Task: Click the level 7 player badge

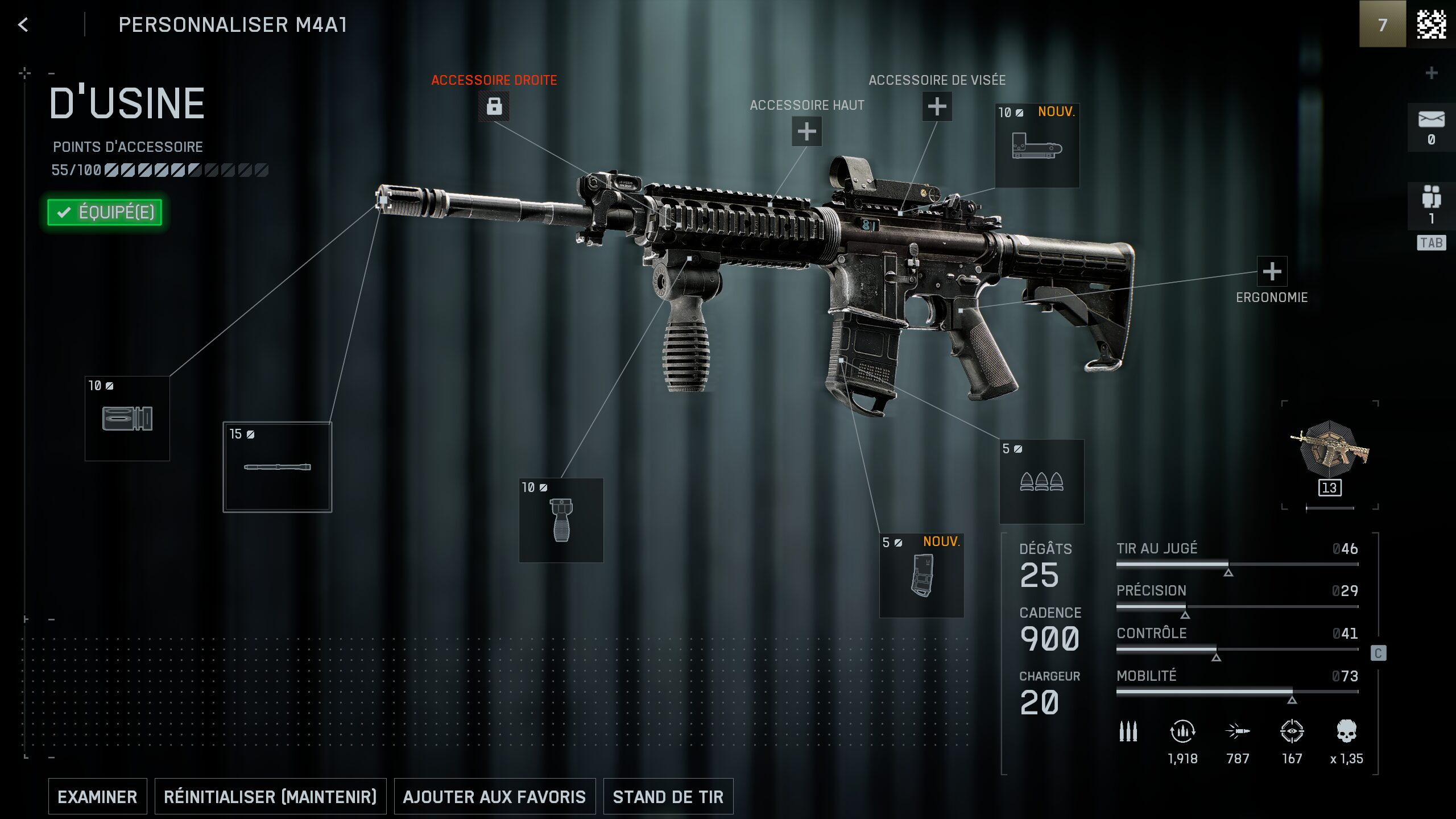Action: tap(1382, 24)
